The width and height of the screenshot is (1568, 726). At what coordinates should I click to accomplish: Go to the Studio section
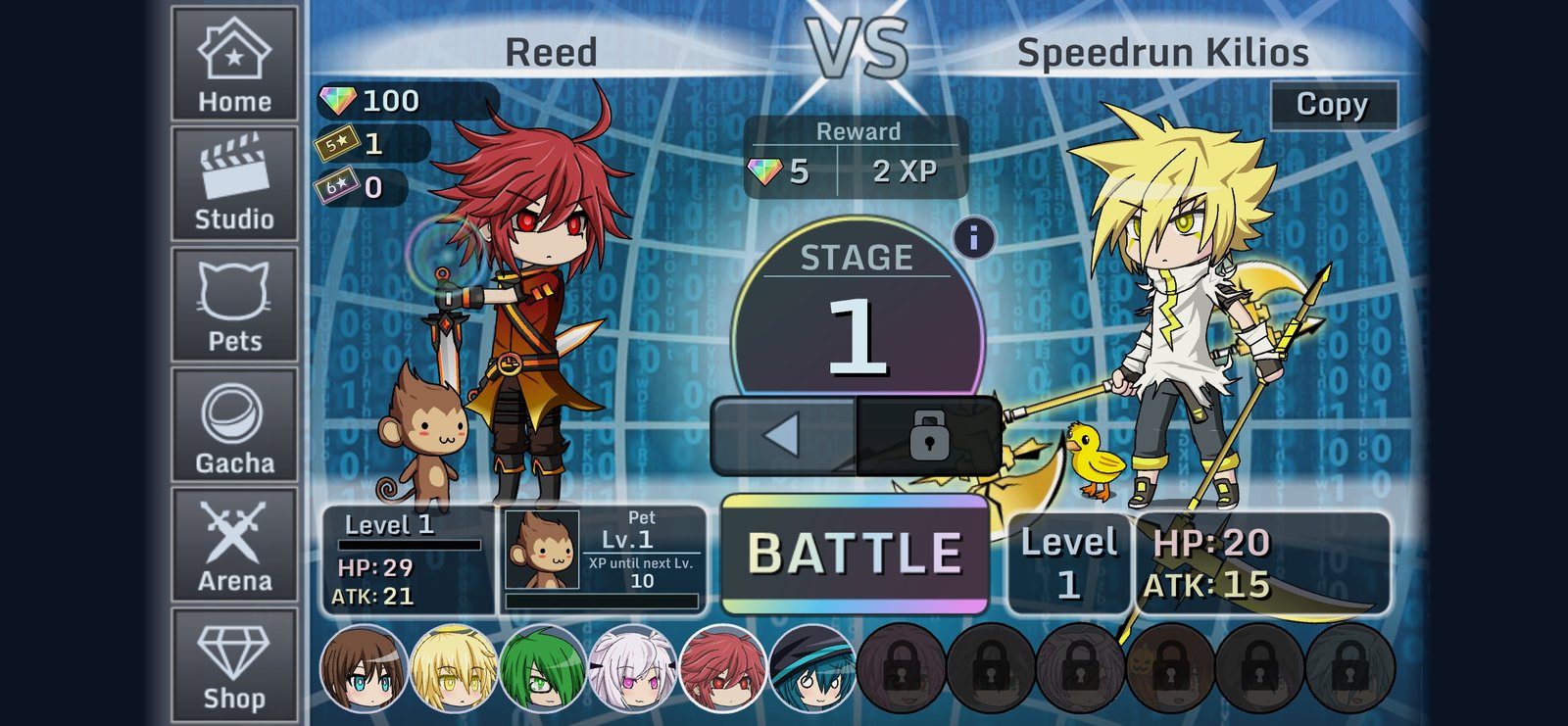coord(234,184)
